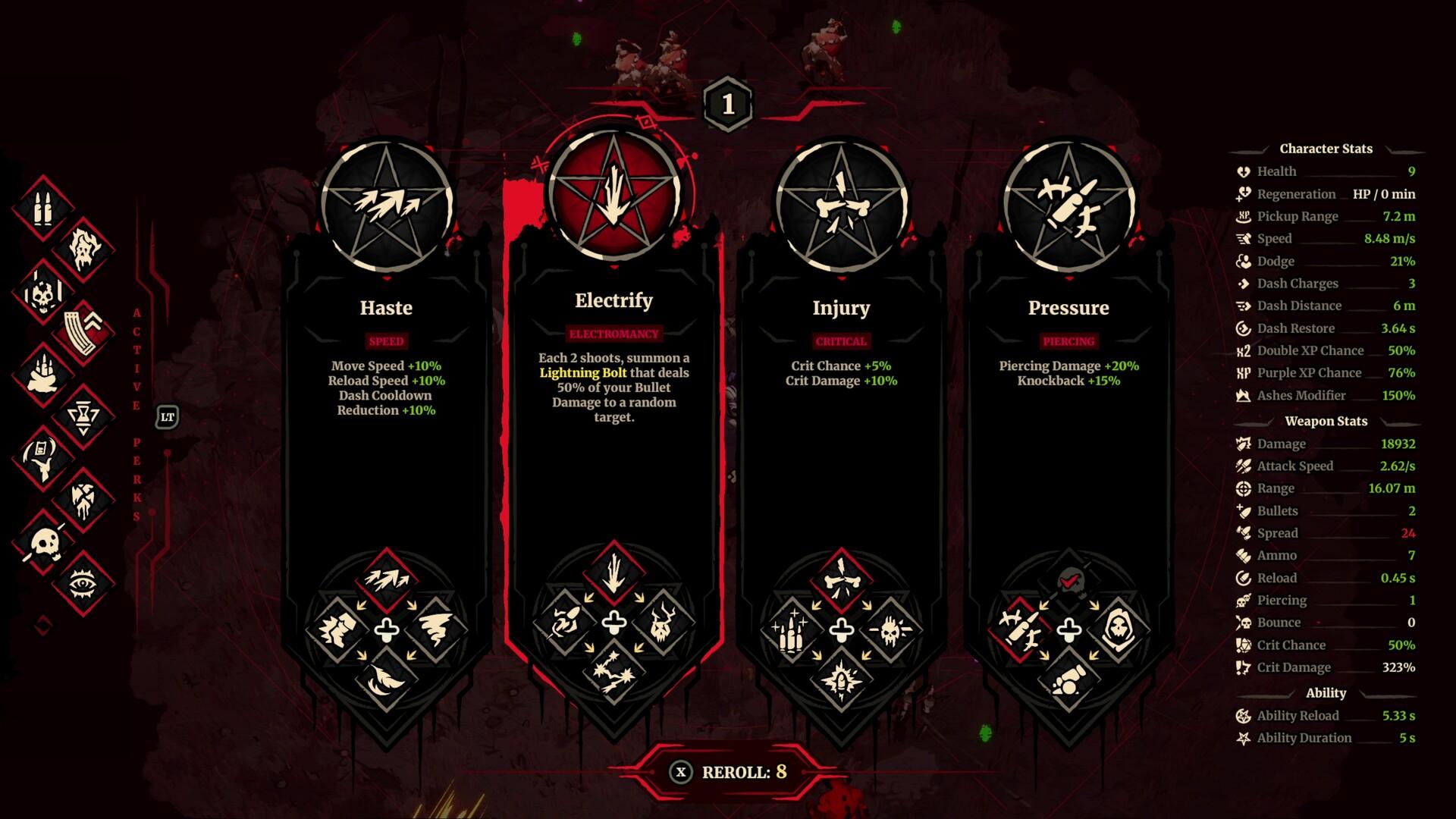
Task: Toggle the skull perk icon in the sidebar
Action: pos(45,541)
